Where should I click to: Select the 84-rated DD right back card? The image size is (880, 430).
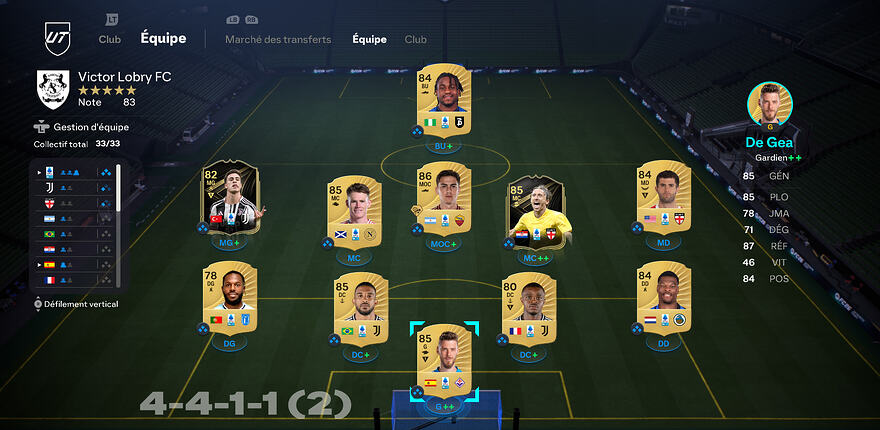664,299
